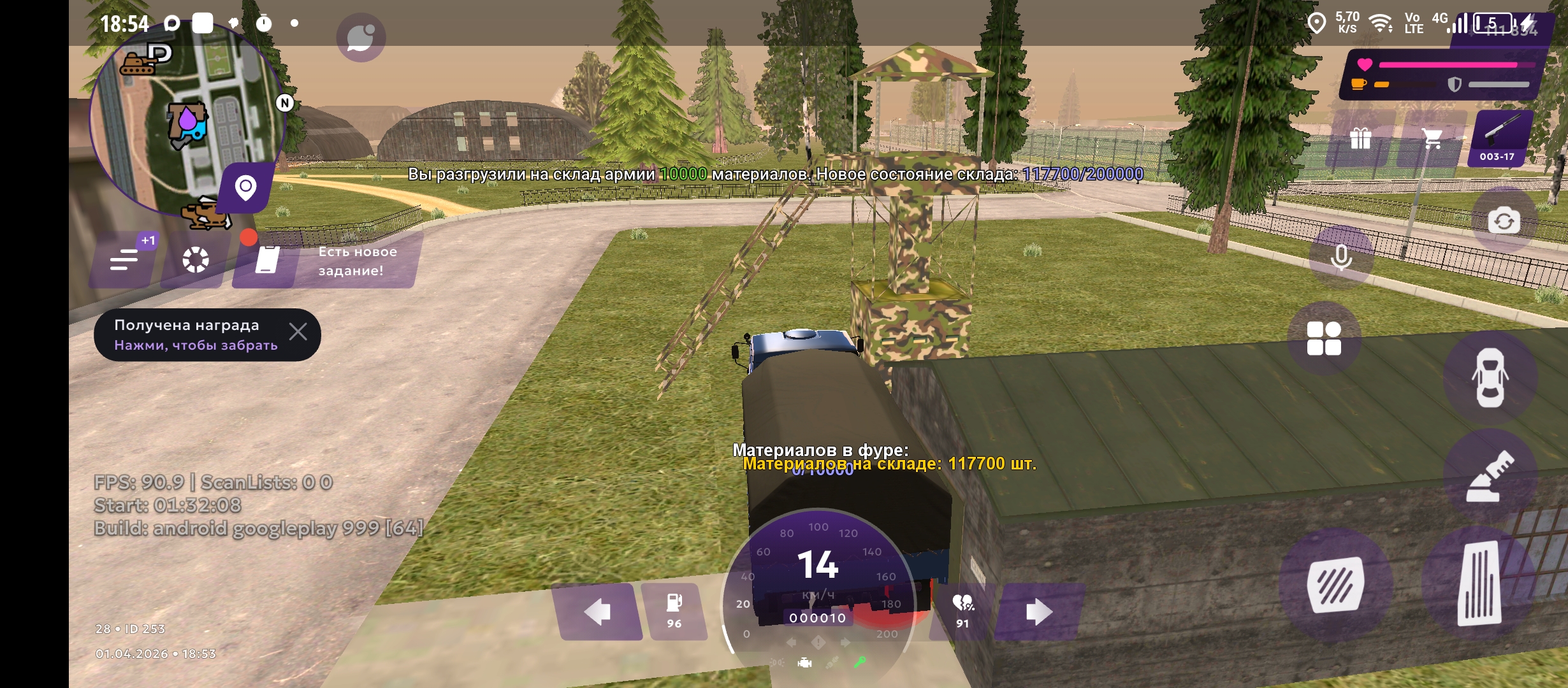The image size is (1568, 688).
Task: Switch camera view with camera icon
Action: pyautogui.click(x=1504, y=221)
